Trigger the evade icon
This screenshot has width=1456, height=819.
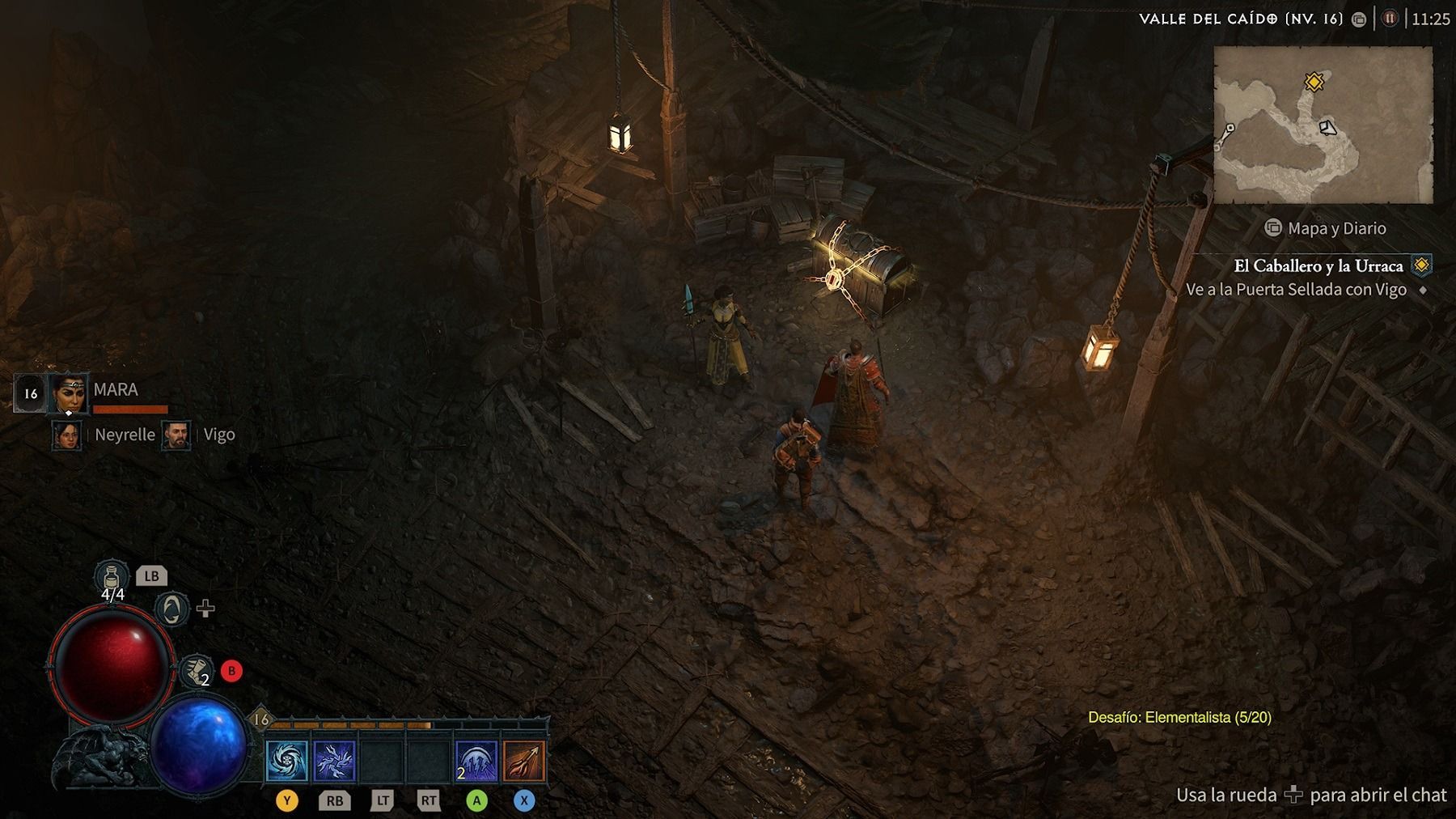click(171, 609)
